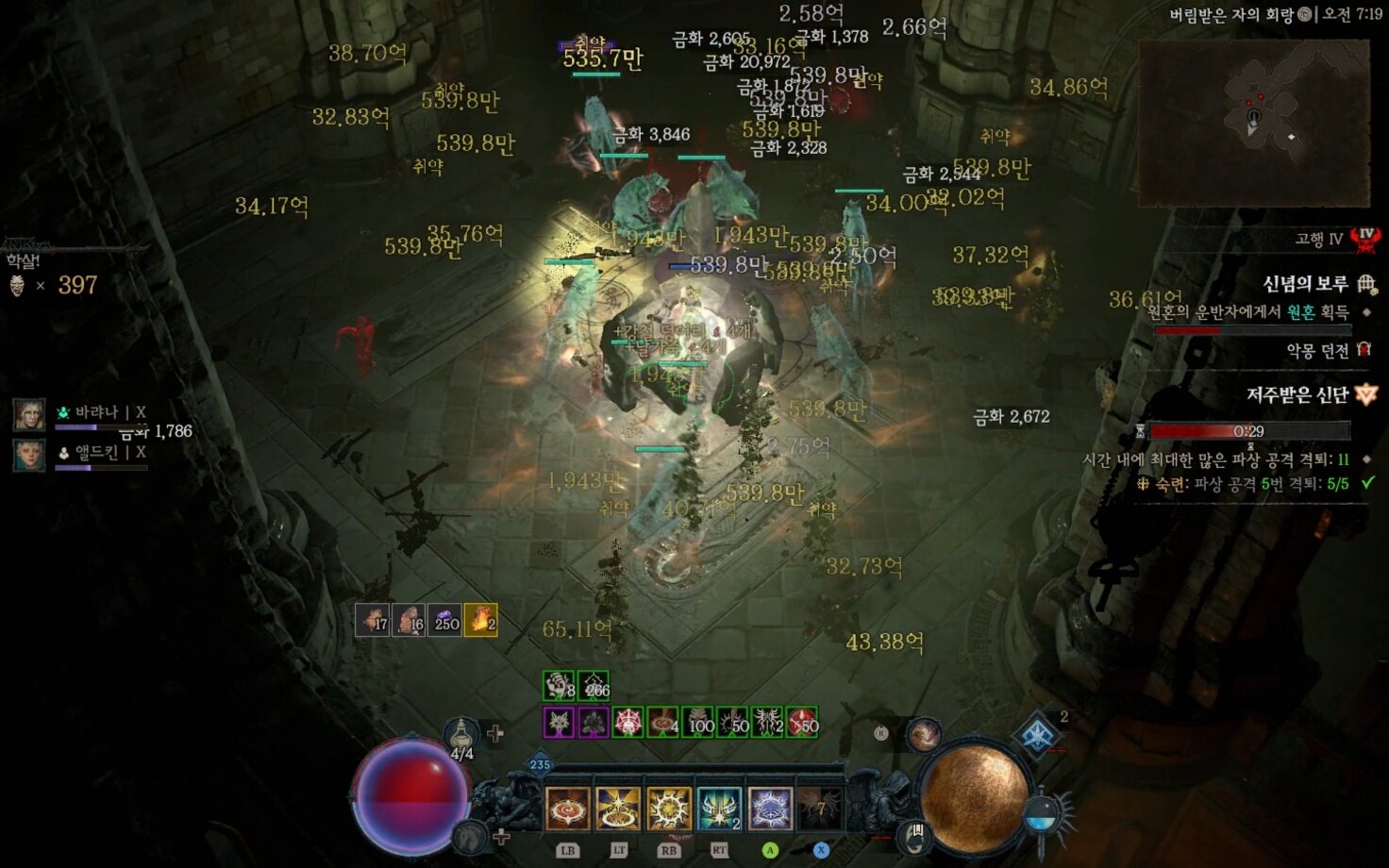This screenshot has width=1389, height=868.
Task: Click the 고행 IV difficulty icon
Action: pyautogui.click(x=1364, y=239)
